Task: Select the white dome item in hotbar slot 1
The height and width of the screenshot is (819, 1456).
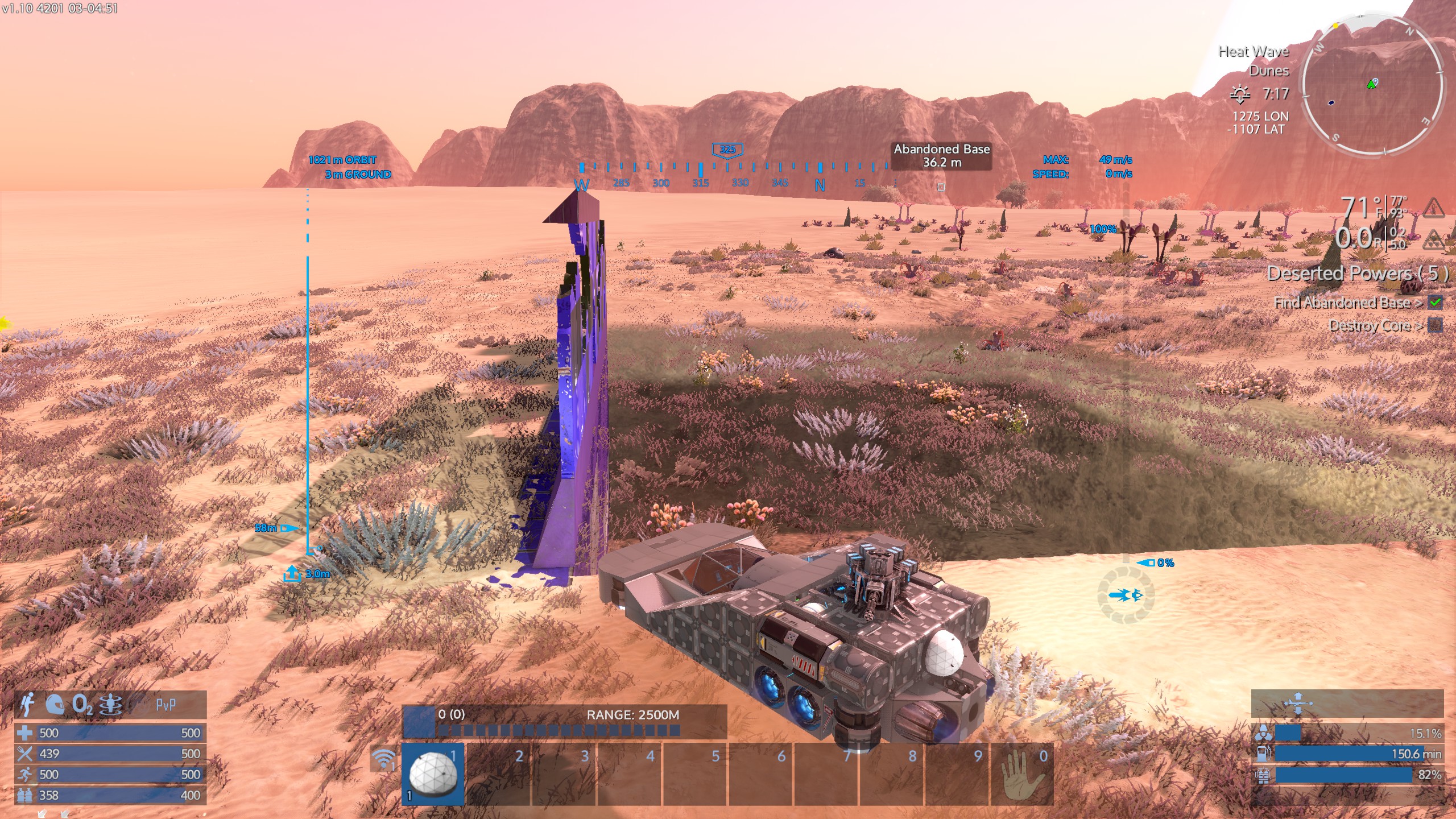Action: [433, 773]
